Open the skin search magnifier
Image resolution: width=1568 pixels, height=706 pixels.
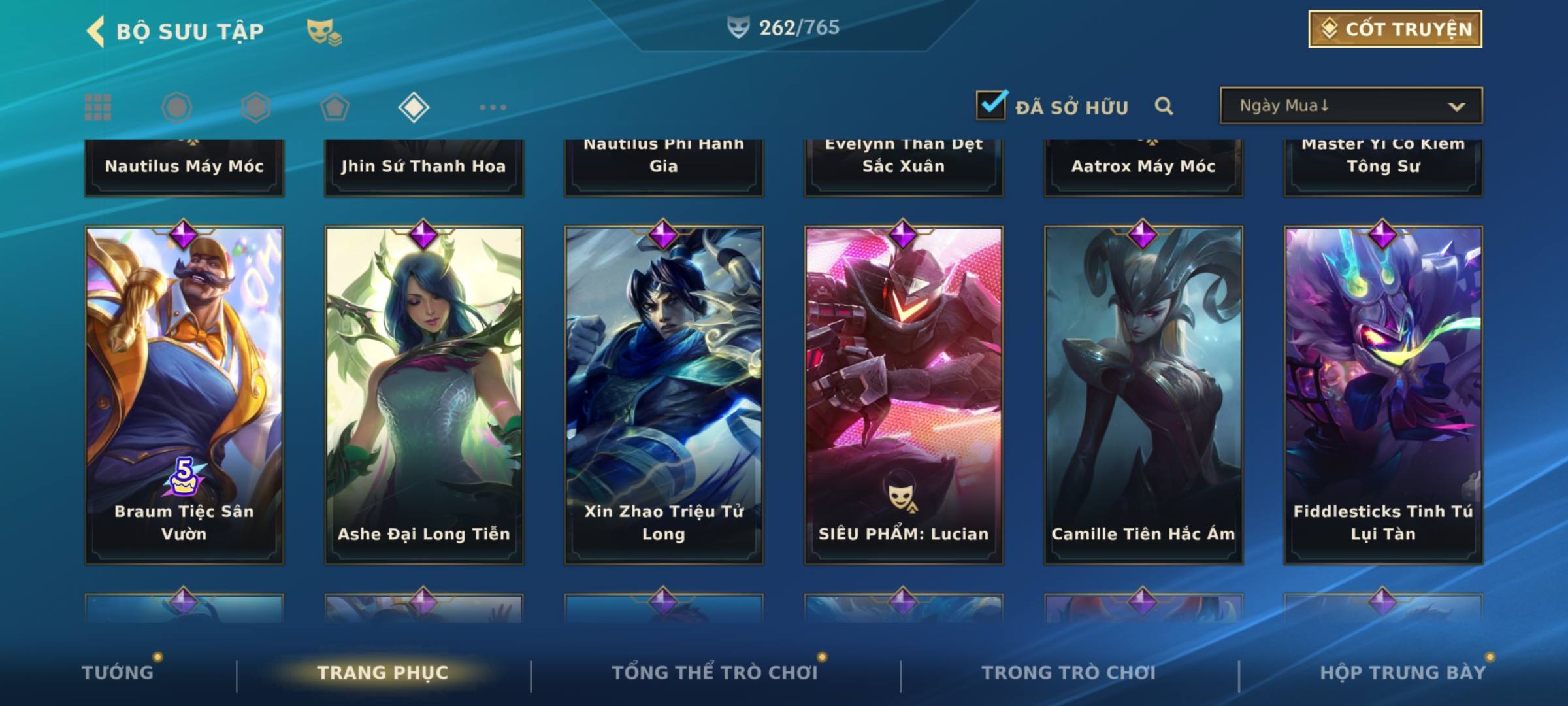pyautogui.click(x=1164, y=106)
